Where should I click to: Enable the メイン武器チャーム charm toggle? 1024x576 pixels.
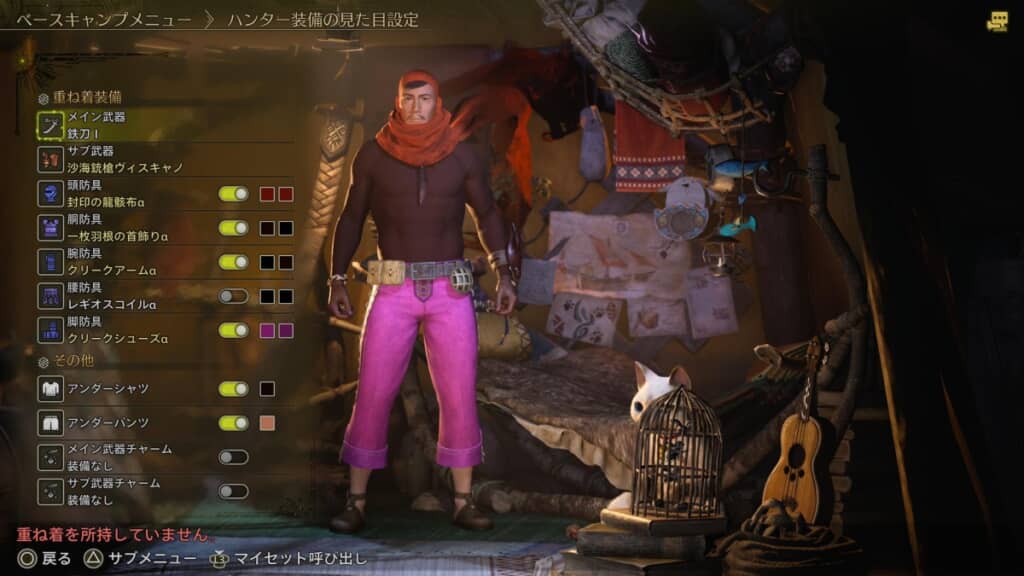point(233,457)
